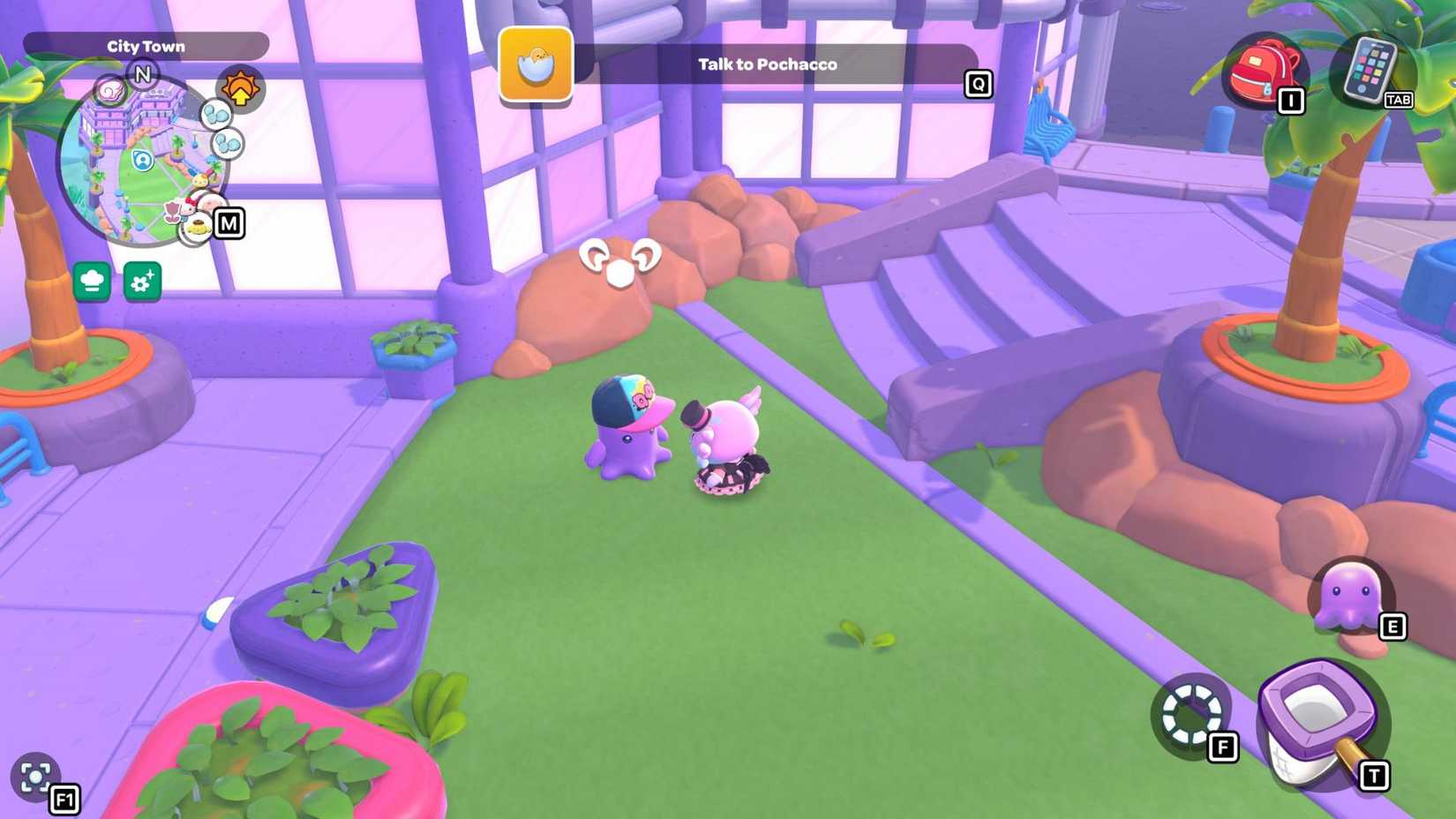
Task: Click the N compass on the minimap
Action: pos(143,75)
